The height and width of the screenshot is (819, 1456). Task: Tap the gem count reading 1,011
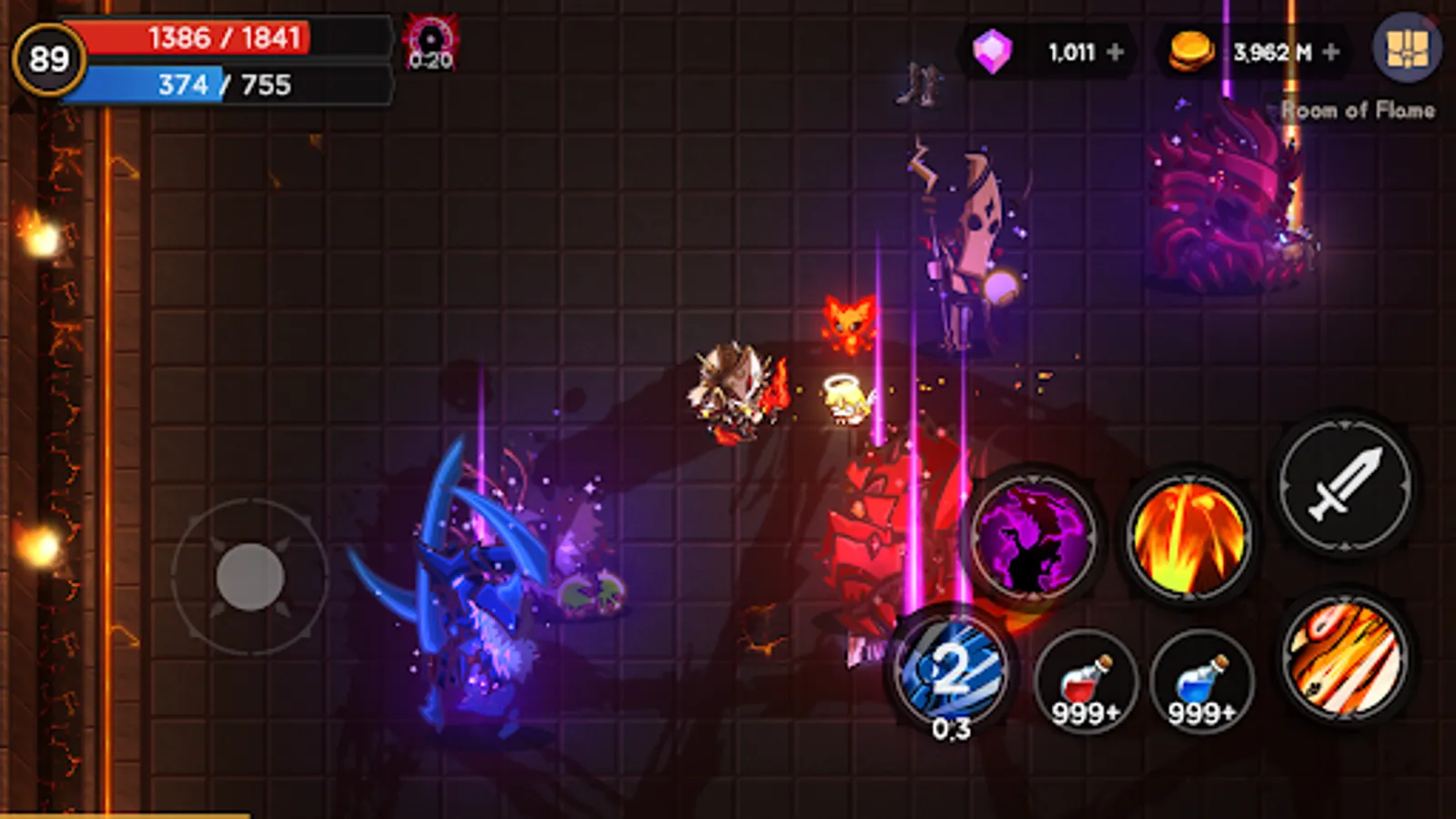(1074, 52)
